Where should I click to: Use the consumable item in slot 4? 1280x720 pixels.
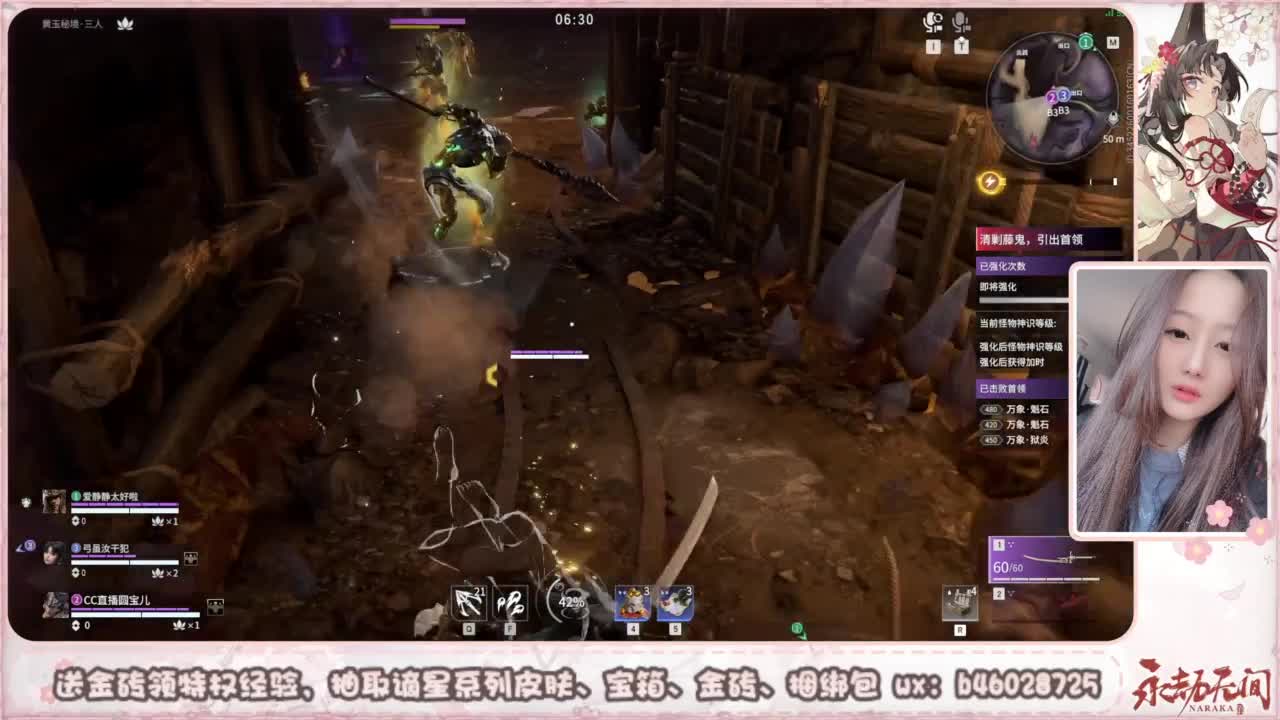(x=632, y=602)
